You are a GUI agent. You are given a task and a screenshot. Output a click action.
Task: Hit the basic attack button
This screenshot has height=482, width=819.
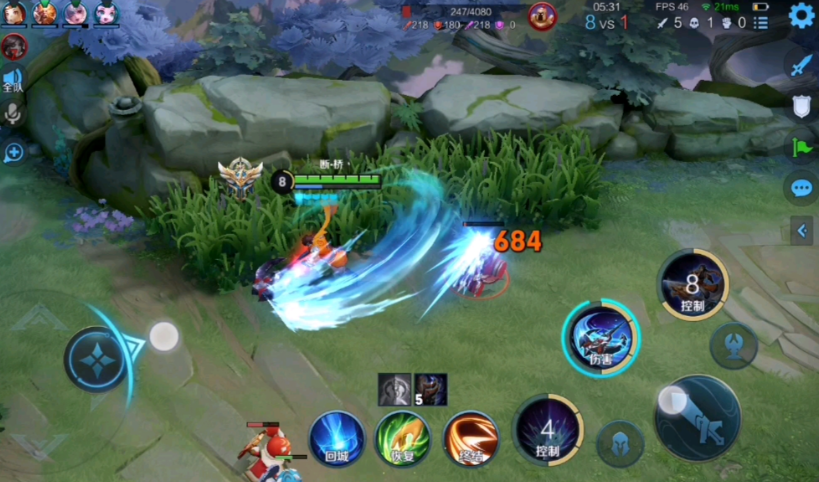click(697, 418)
